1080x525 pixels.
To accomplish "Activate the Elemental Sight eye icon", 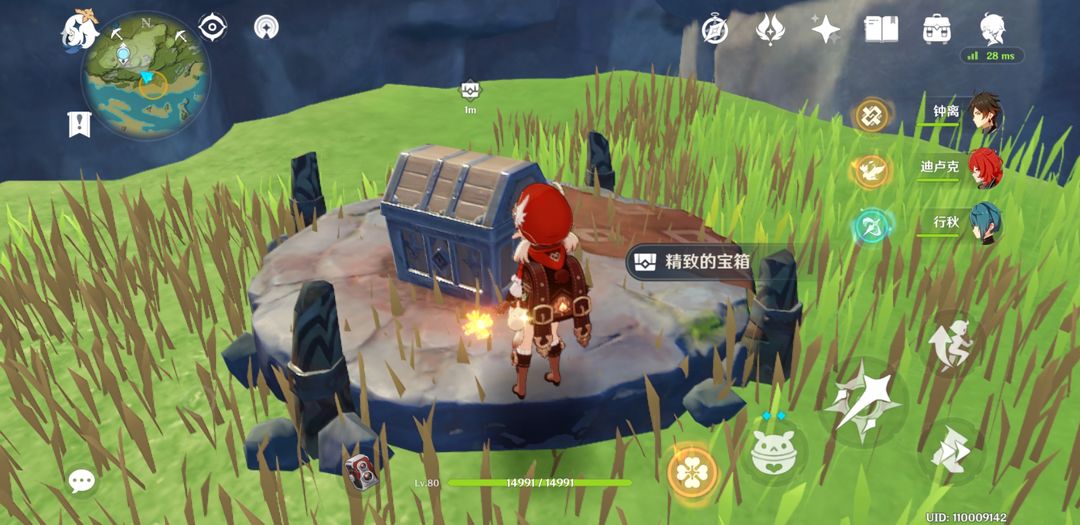I will point(212,27).
